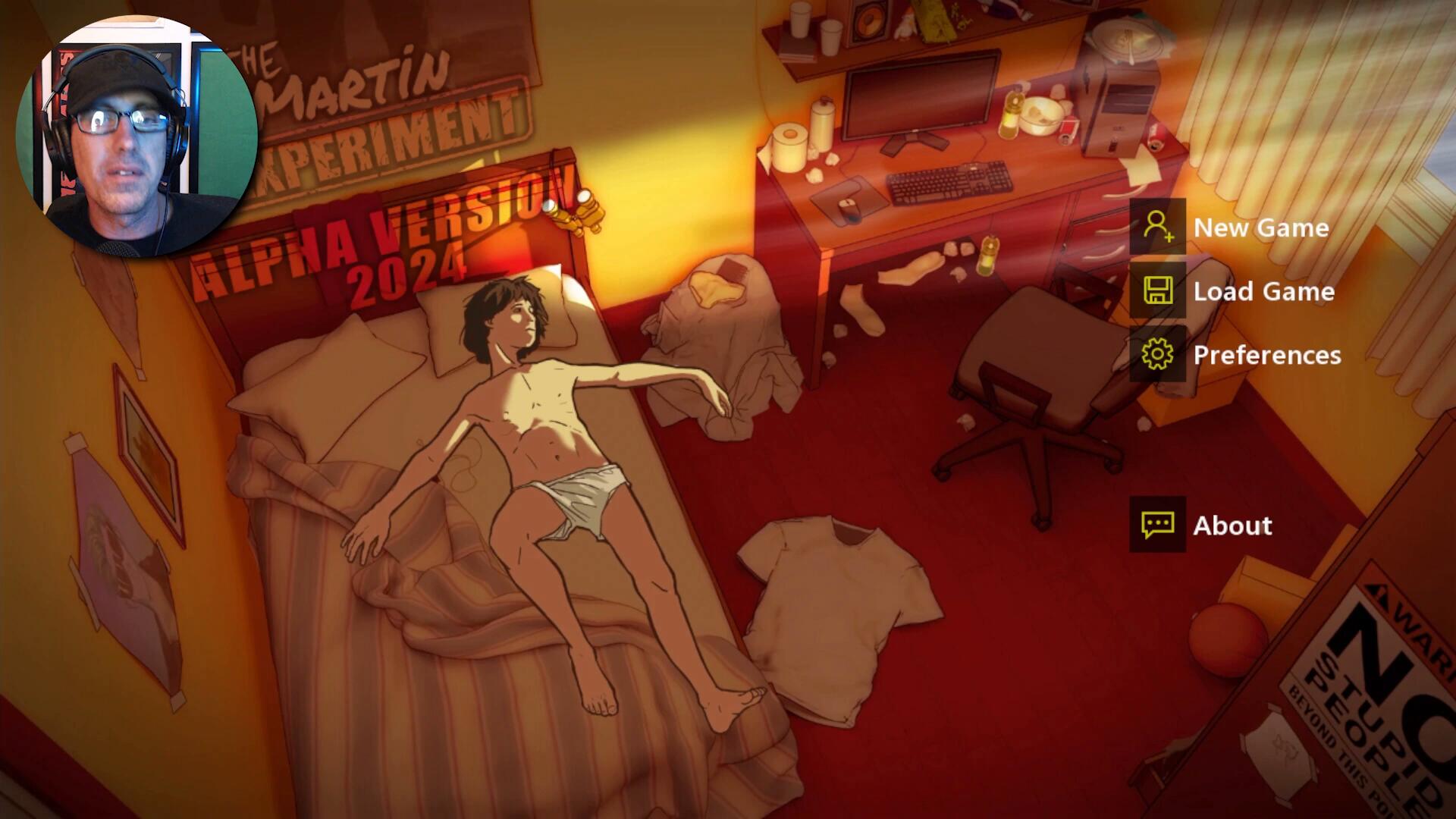Screen dimensions: 1456x819
Task: Open the Preferences screen
Action: click(1266, 355)
